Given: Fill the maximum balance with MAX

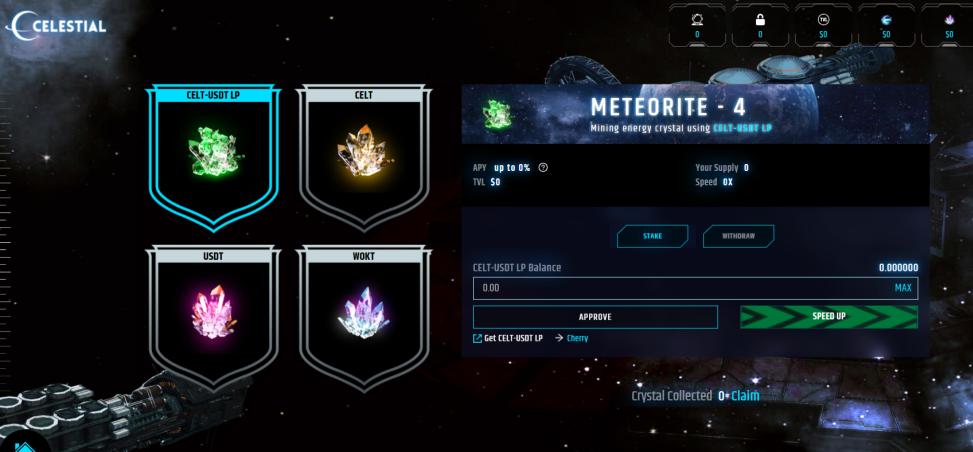Looking at the screenshot, I should tap(903, 288).
